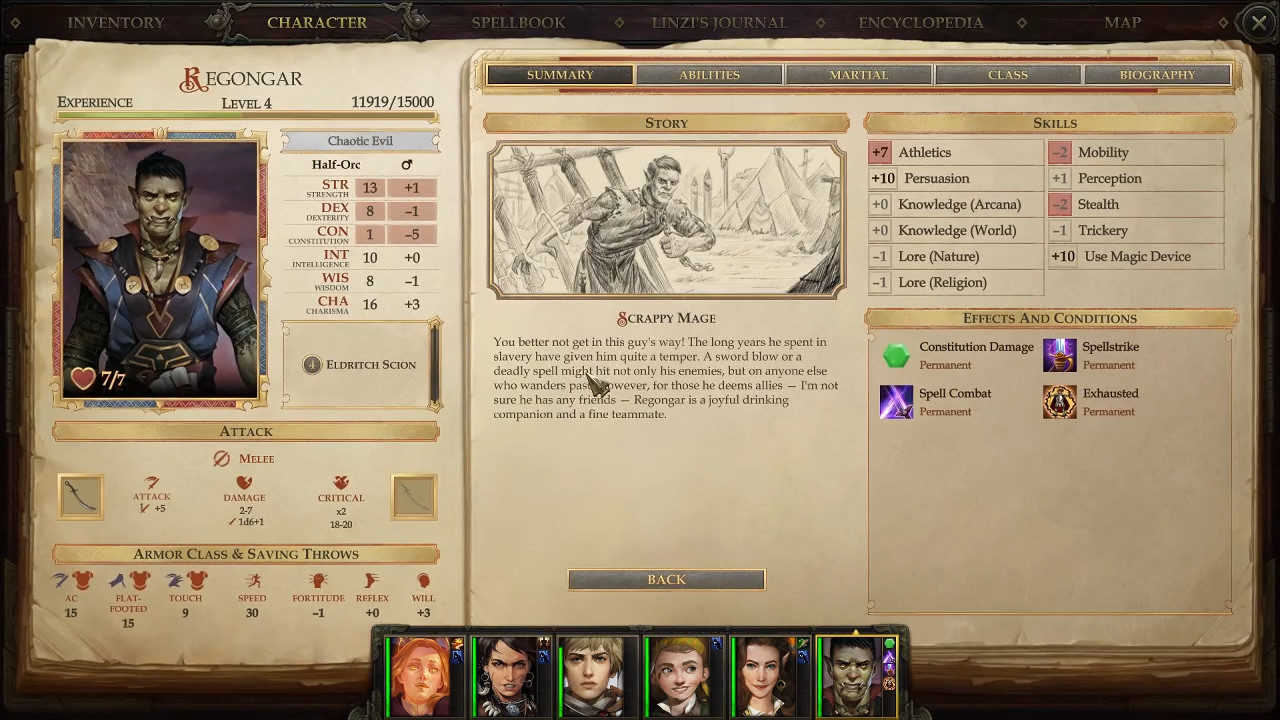Image resolution: width=1280 pixels, height=720 pixels.
Task: Inspect the Constitution Damage condition
Action: click(896, 355)
